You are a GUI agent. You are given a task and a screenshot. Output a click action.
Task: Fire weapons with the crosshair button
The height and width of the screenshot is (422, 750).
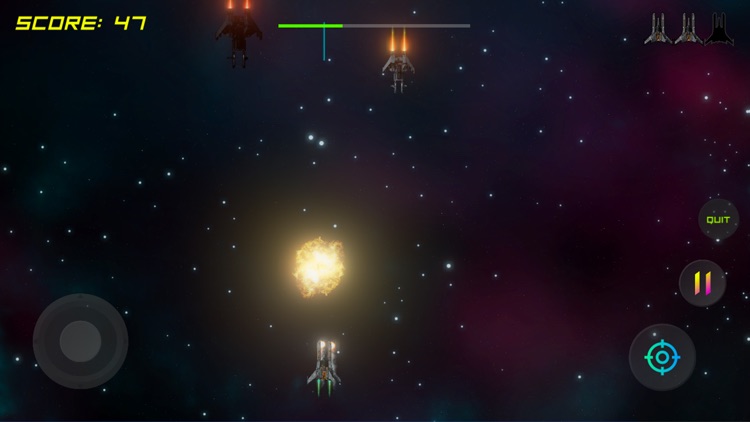662,357
